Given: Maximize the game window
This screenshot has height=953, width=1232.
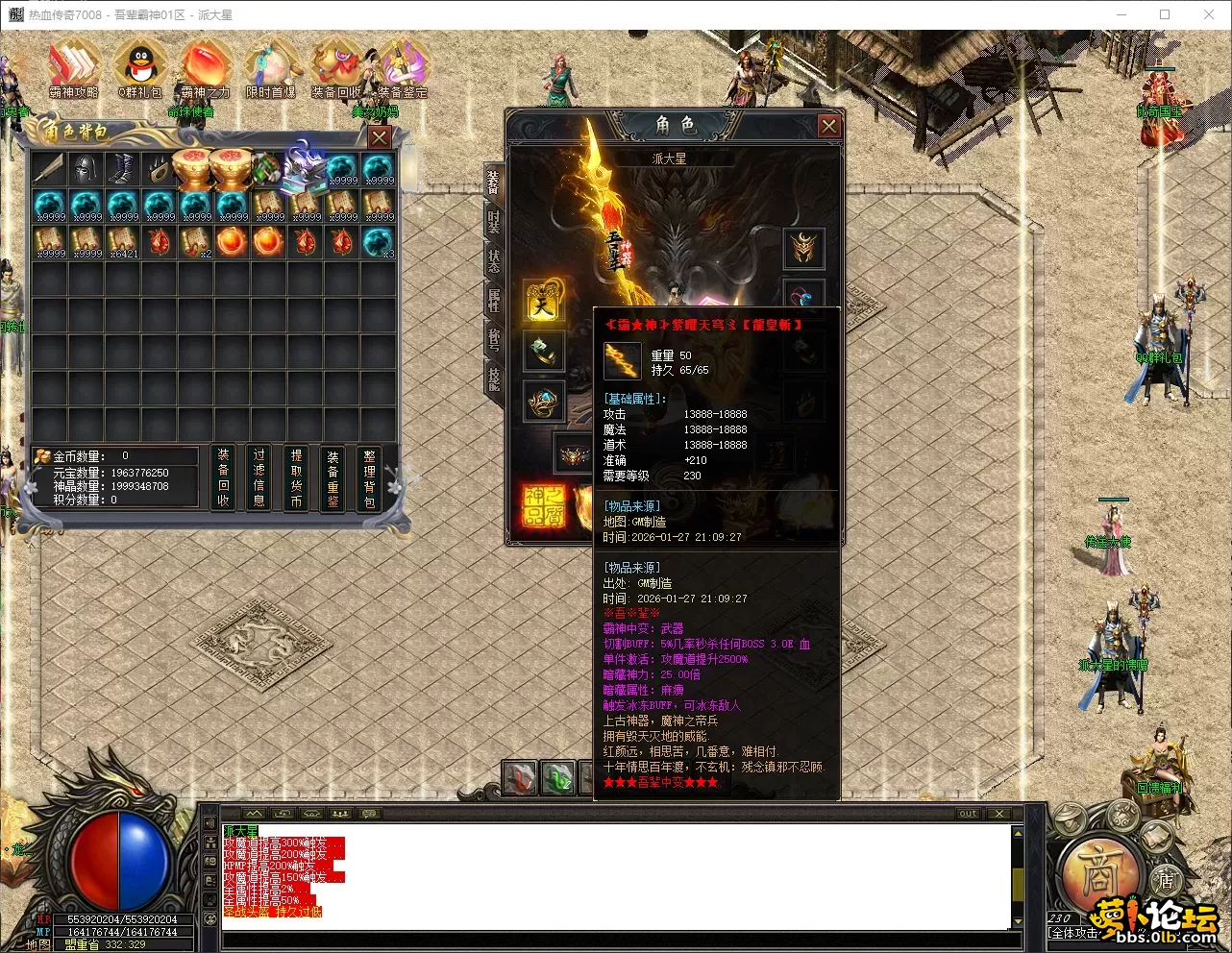Looking at the screenshot, I should 1165,14.
